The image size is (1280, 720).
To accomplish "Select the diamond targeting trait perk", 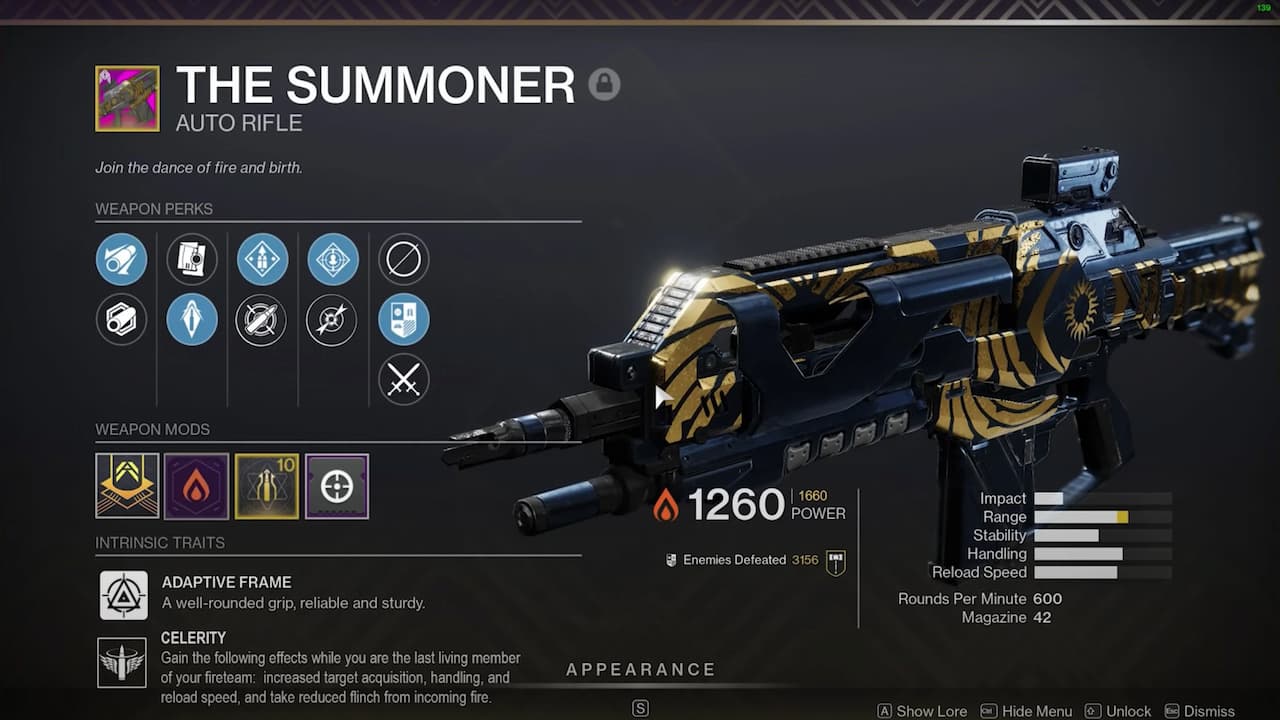I will coord(332,259).
